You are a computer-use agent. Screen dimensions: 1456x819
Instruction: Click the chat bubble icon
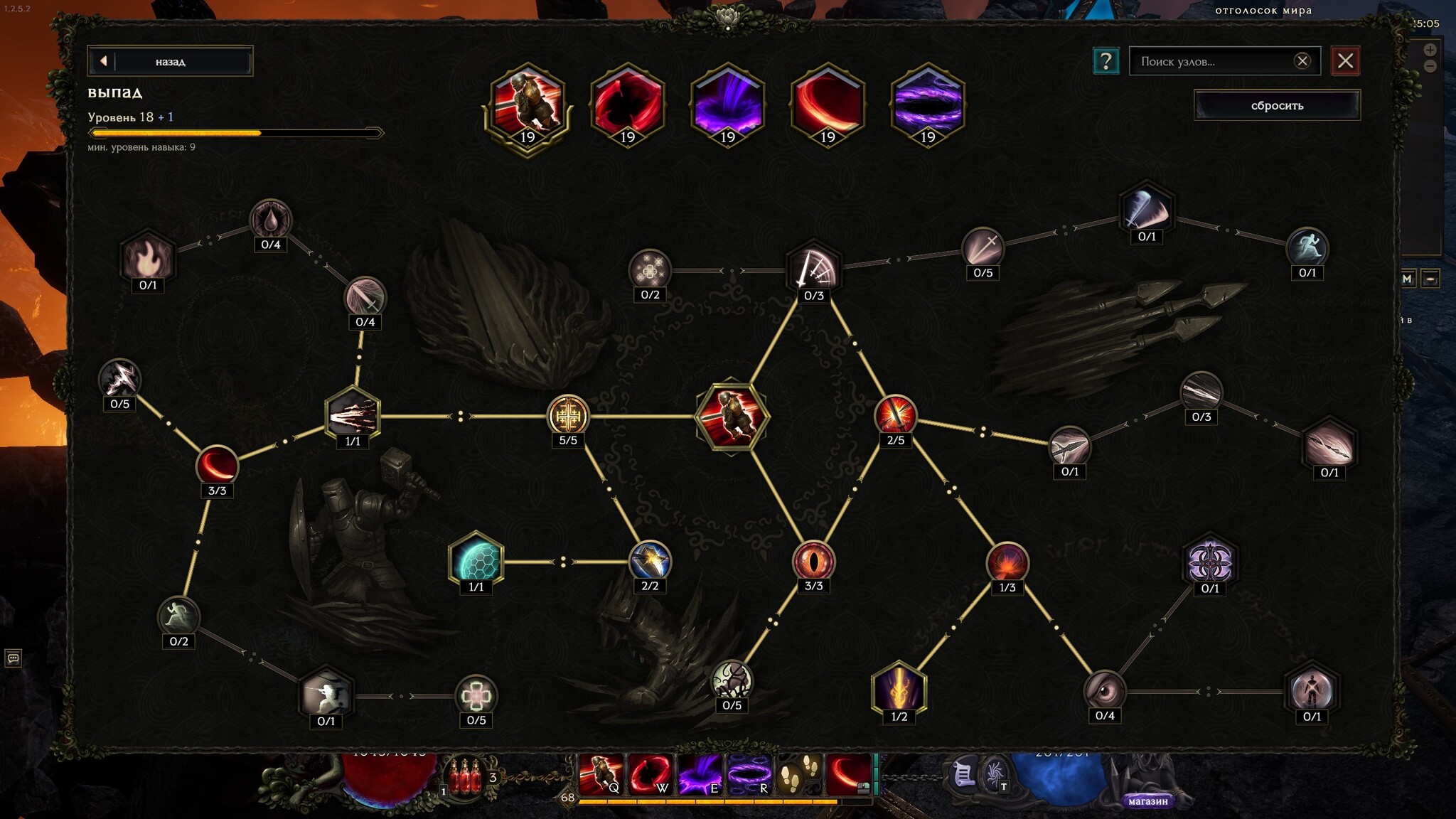click(x=13, y=658)
